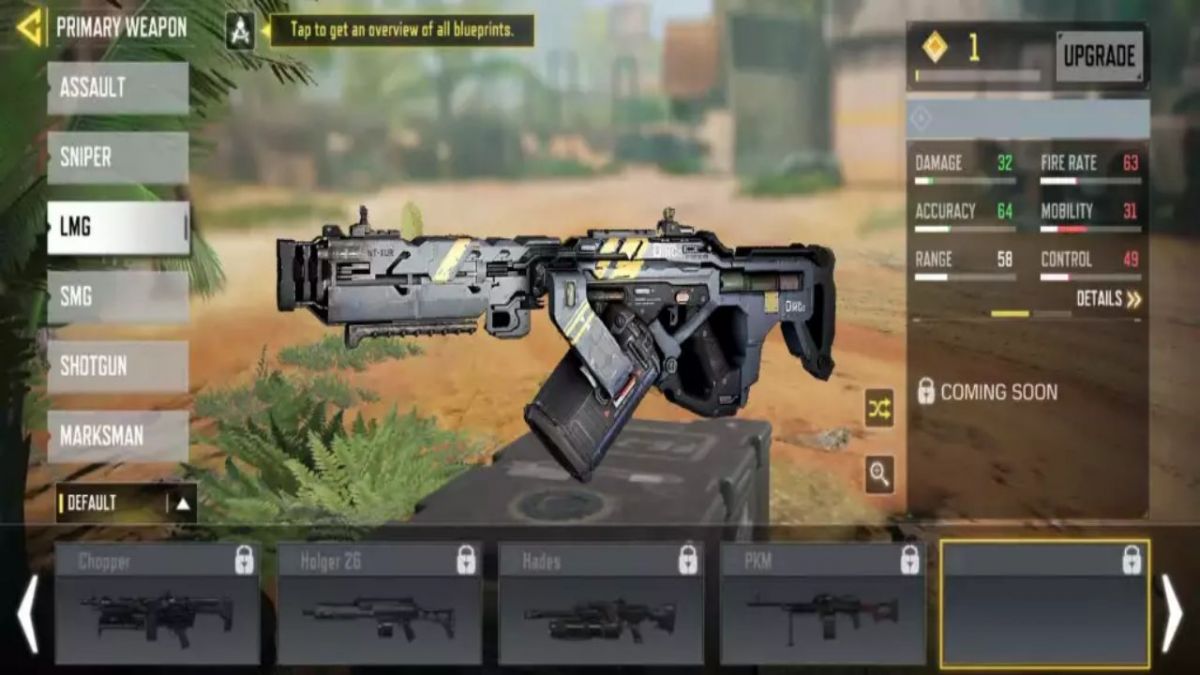Show the Shotgun weapon category
The image size is (1200, 675).
117,366
